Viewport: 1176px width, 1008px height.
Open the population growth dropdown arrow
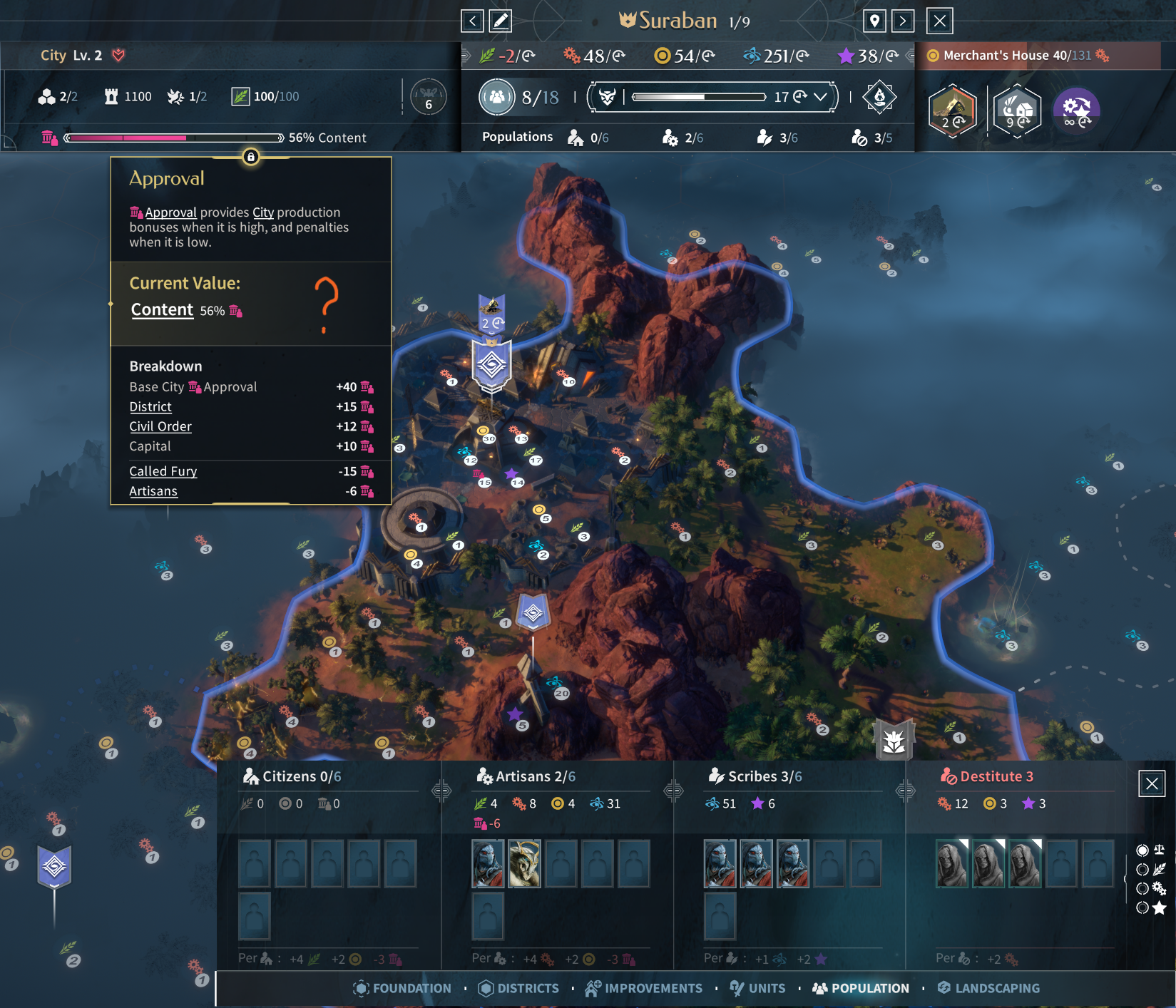(x=821, y=97)
